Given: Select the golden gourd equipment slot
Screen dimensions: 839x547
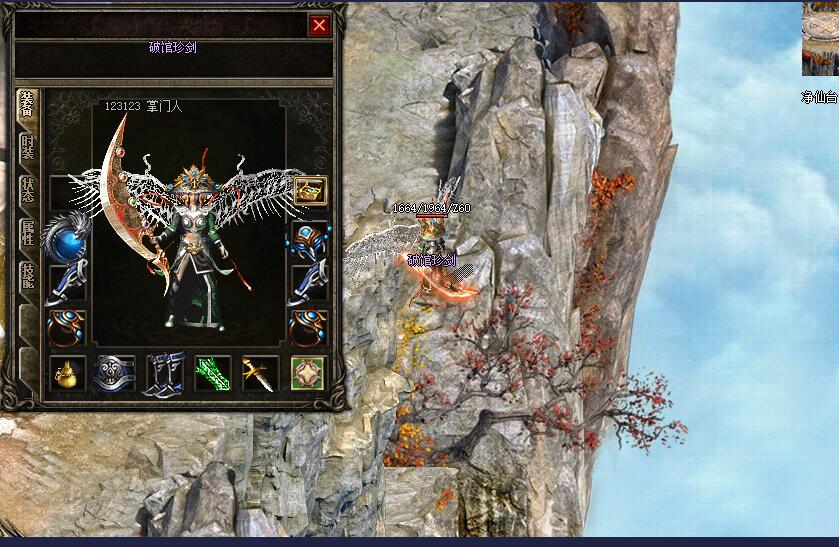Looking at the screenshot, I should point(66,373).
